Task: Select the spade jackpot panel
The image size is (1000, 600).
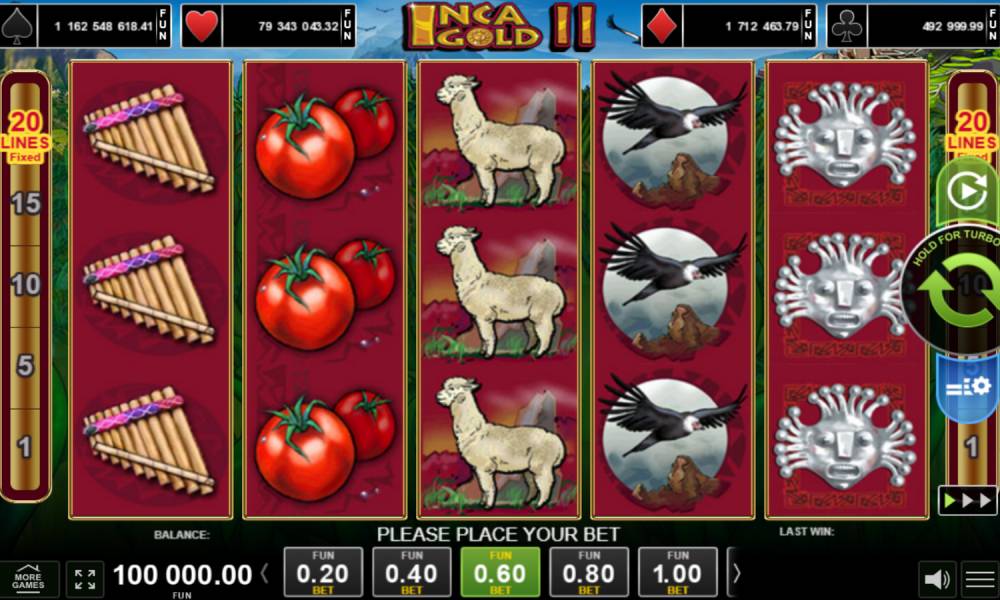Action: (x=87, y=26)
